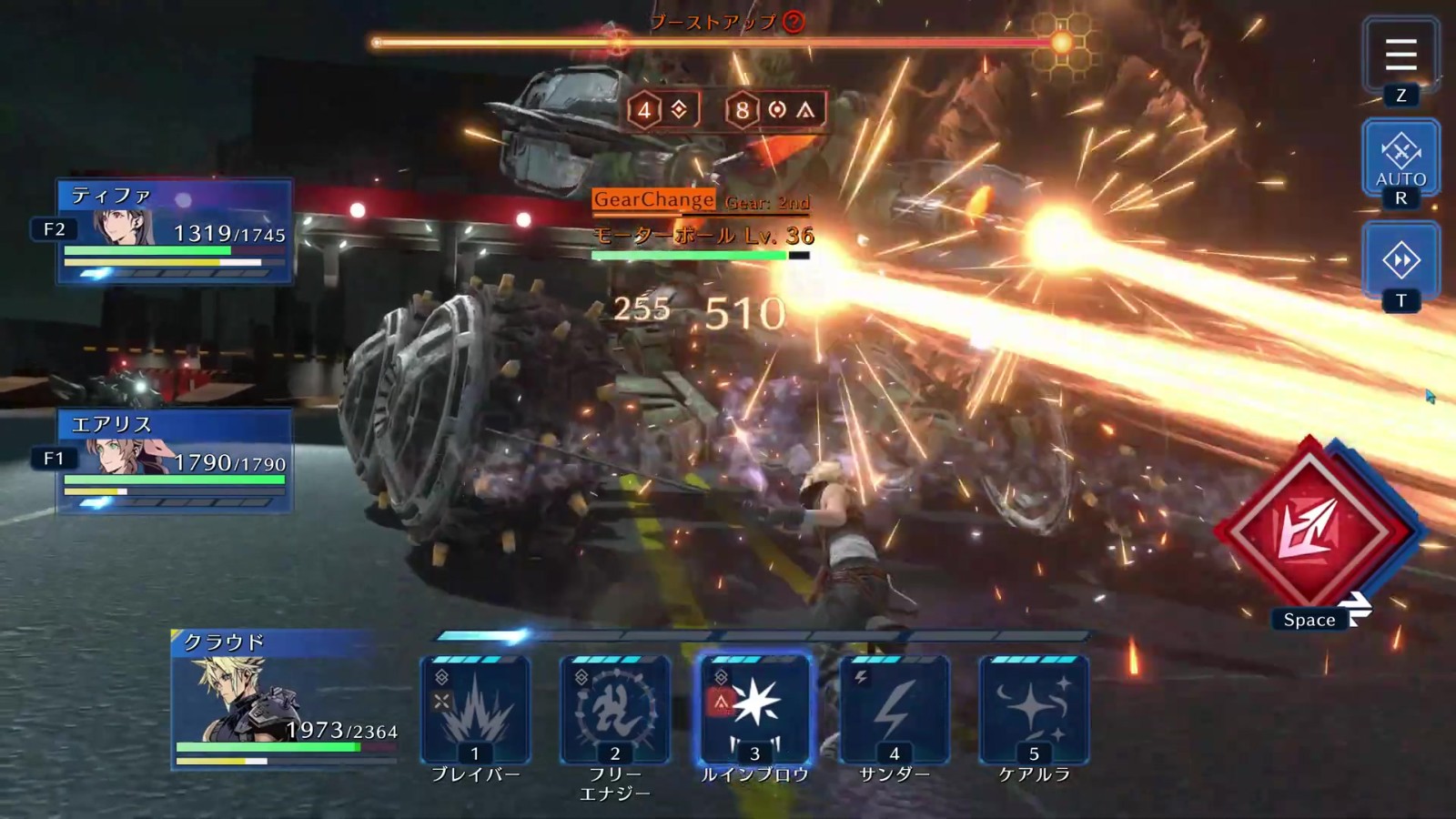Screen dimensions: 1456x819
Task: Trigger the red limit break diamond
Action: (x=1309, y=532)
